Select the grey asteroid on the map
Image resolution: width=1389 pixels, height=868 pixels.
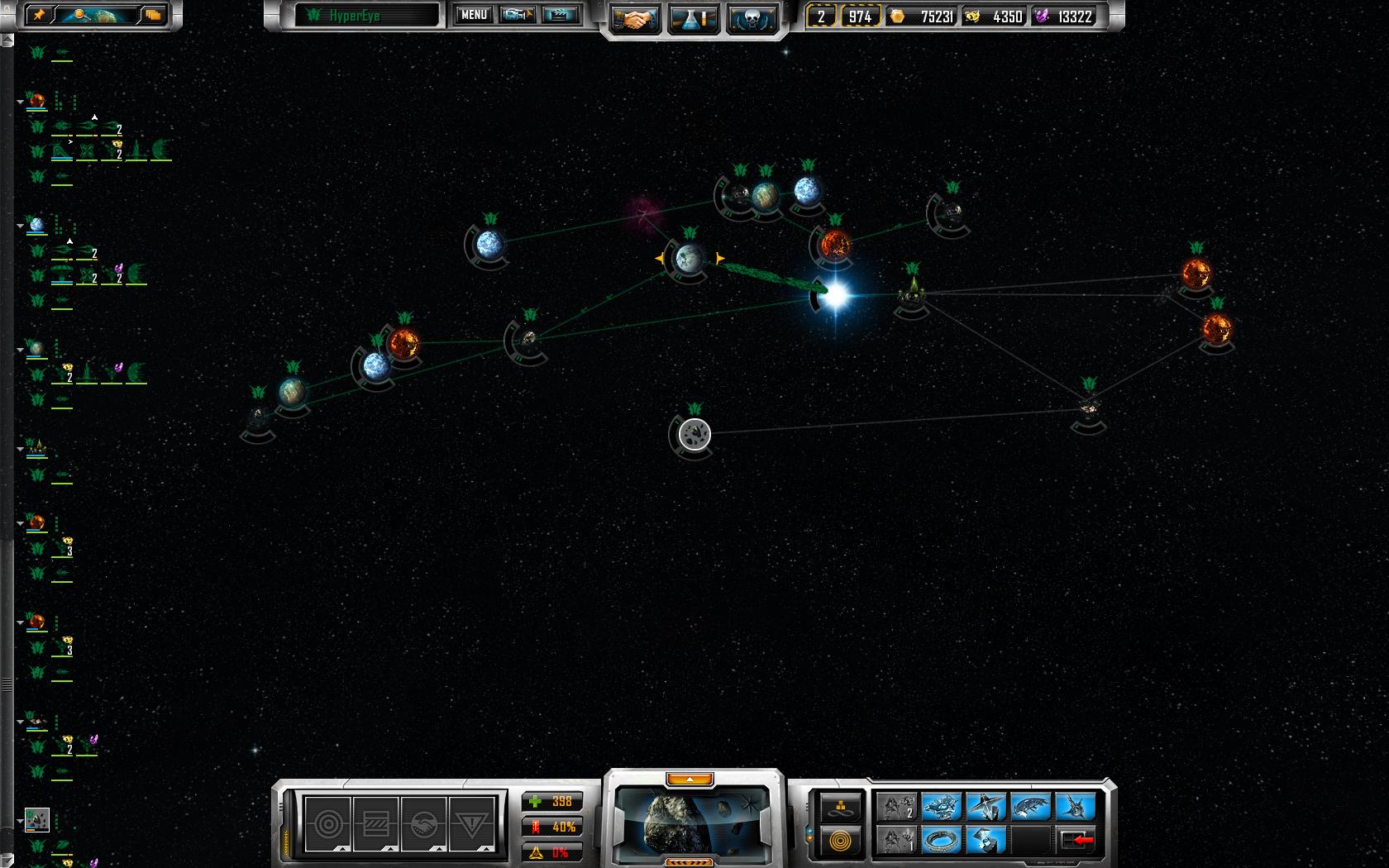coord(694,434)
